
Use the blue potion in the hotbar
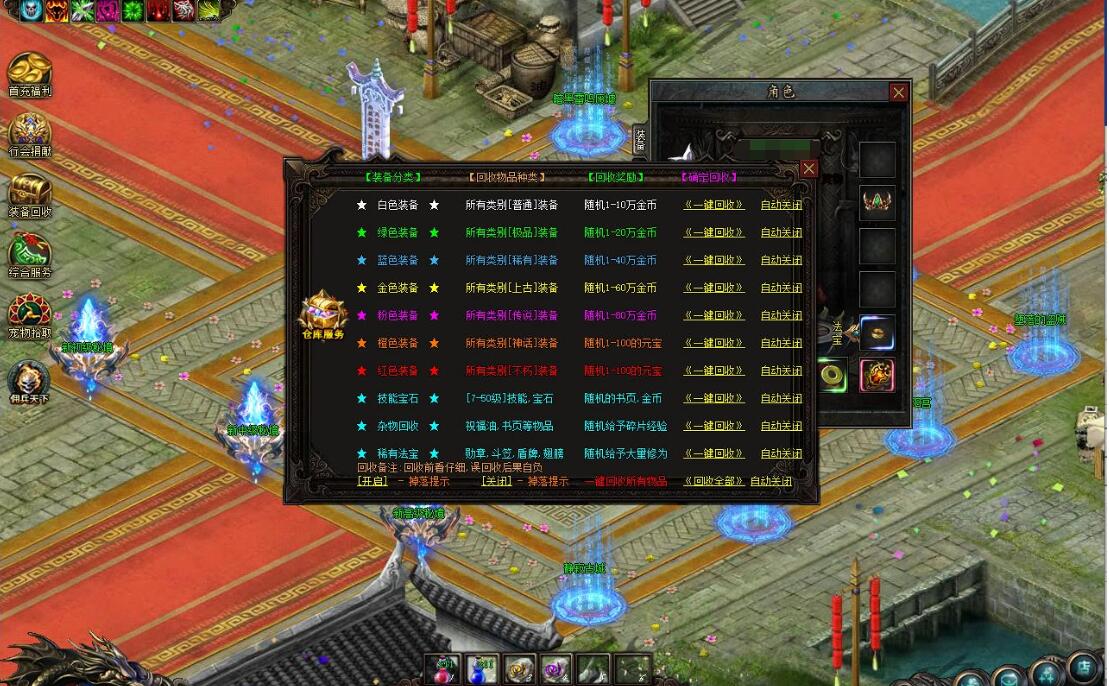[484, 669]
